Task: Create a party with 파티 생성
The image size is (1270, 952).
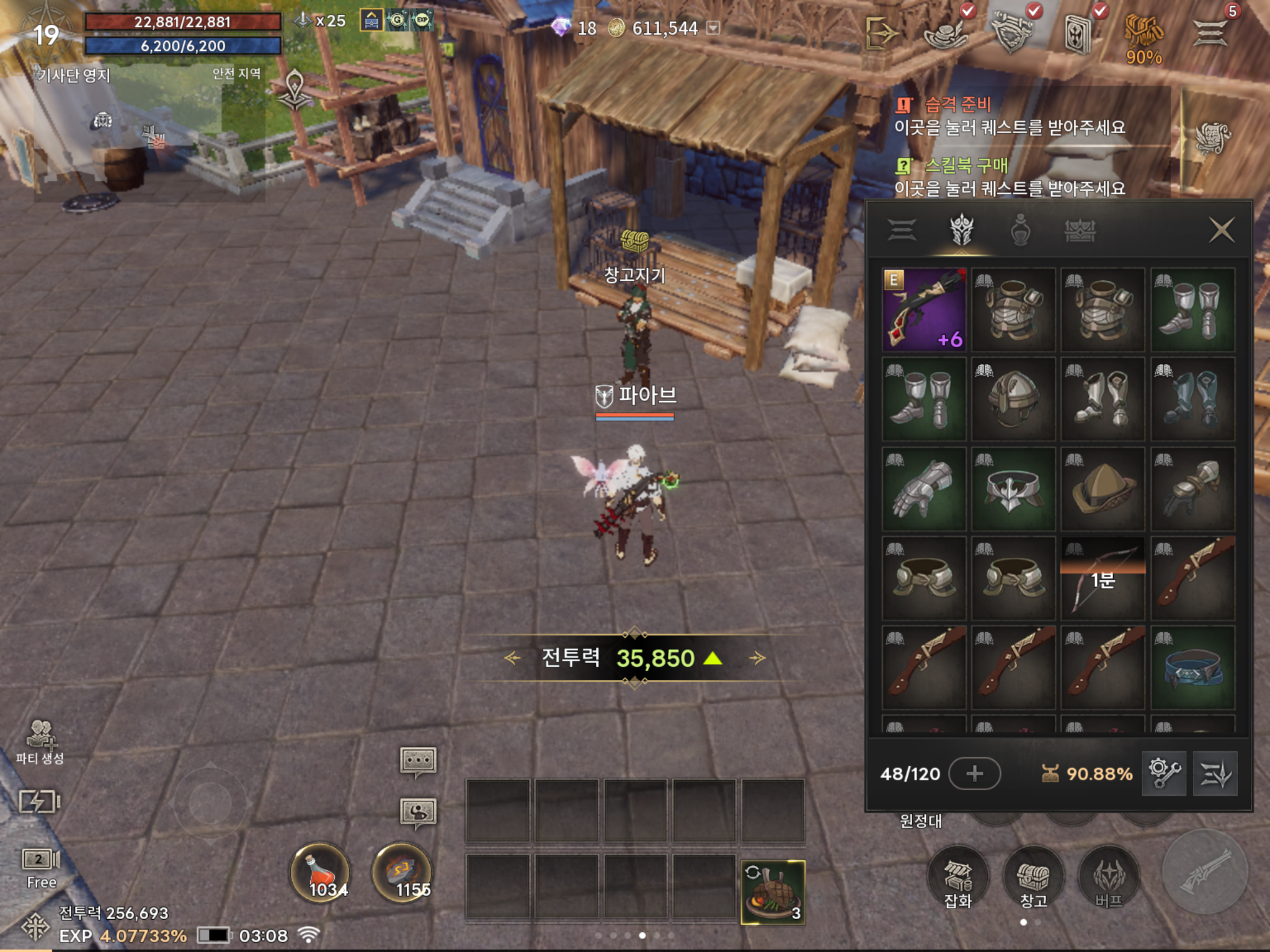Action: click(40, 741)
